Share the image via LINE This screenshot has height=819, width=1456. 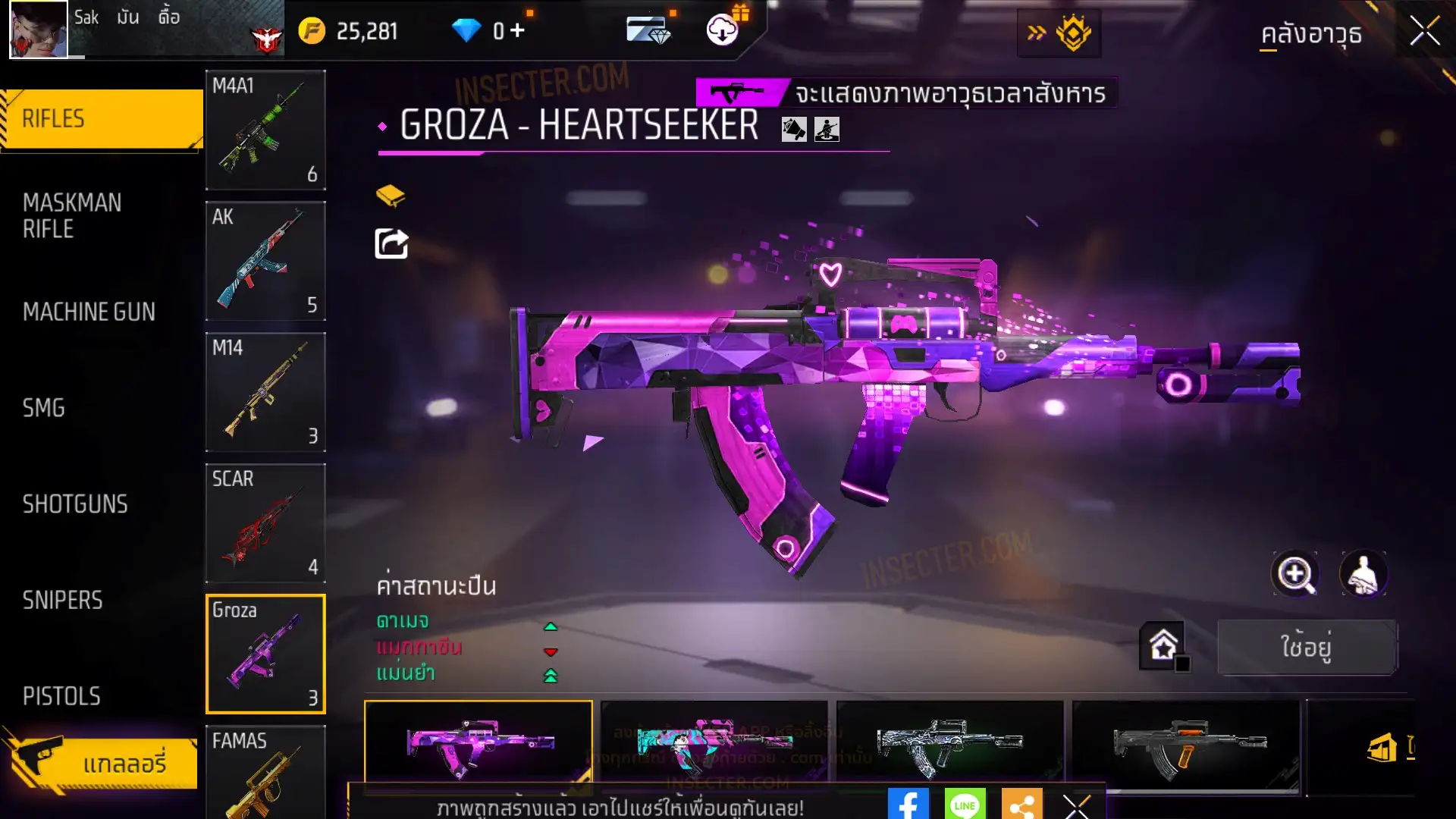pos(965,805)
